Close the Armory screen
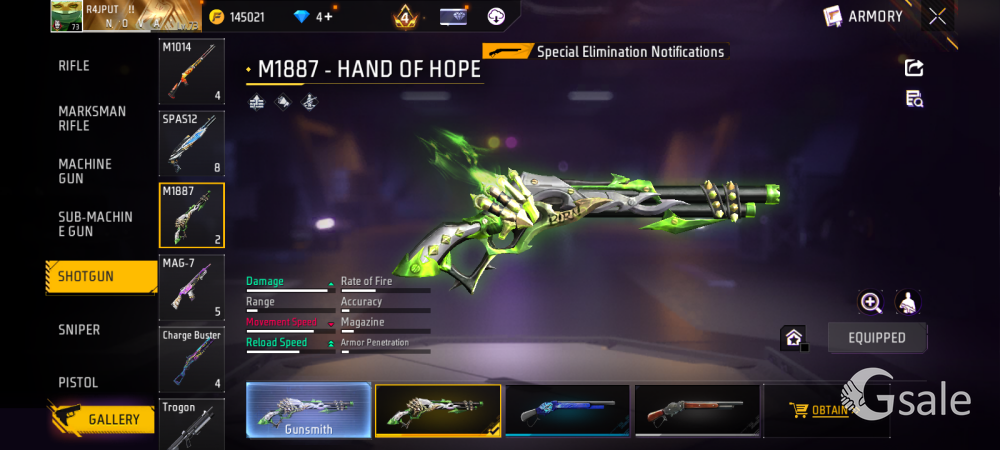Screen dimensions: 1000x450 [x=937, y=16]
